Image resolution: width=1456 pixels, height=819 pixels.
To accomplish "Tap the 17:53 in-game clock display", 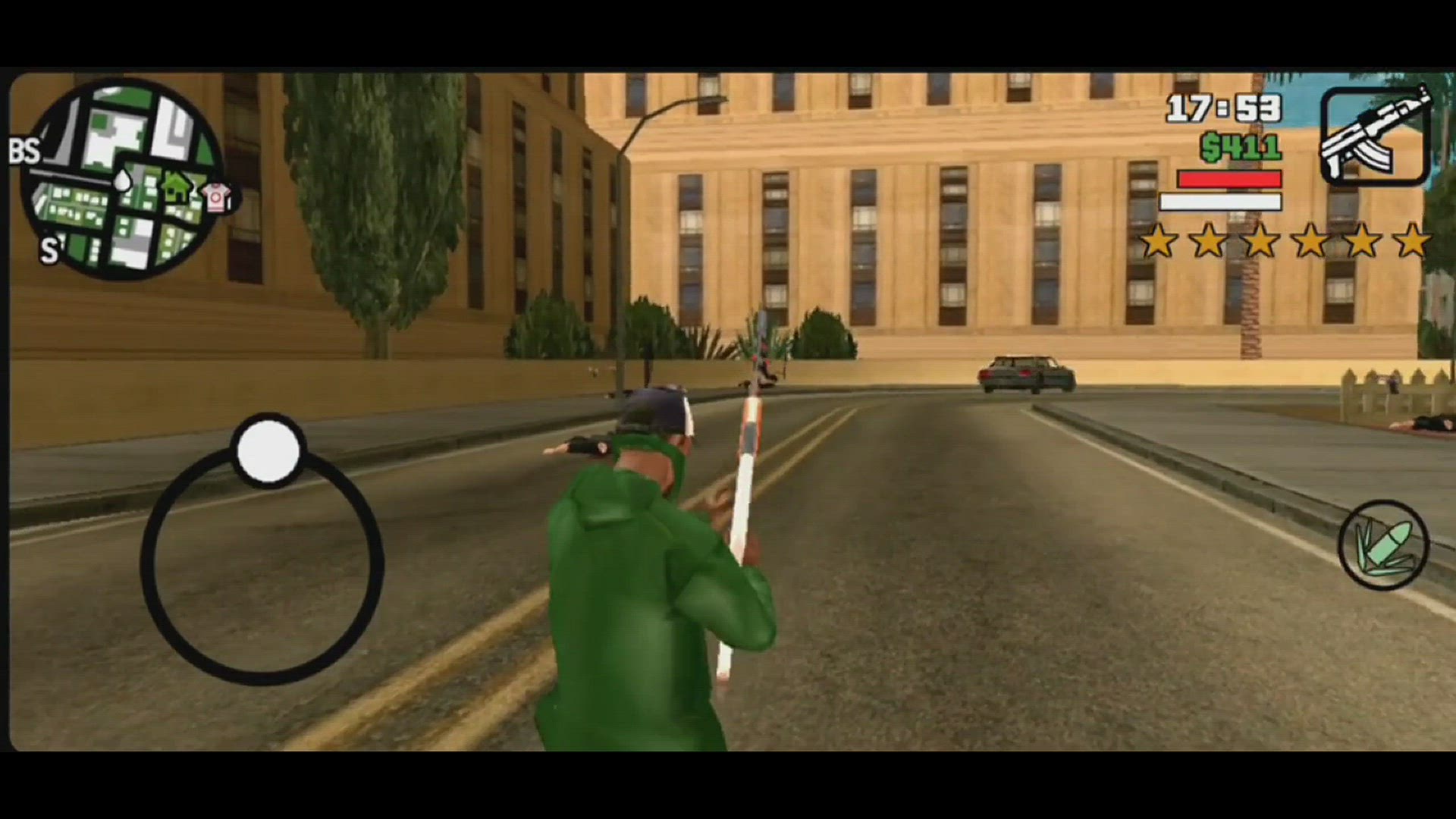I will coord(1224,108).
